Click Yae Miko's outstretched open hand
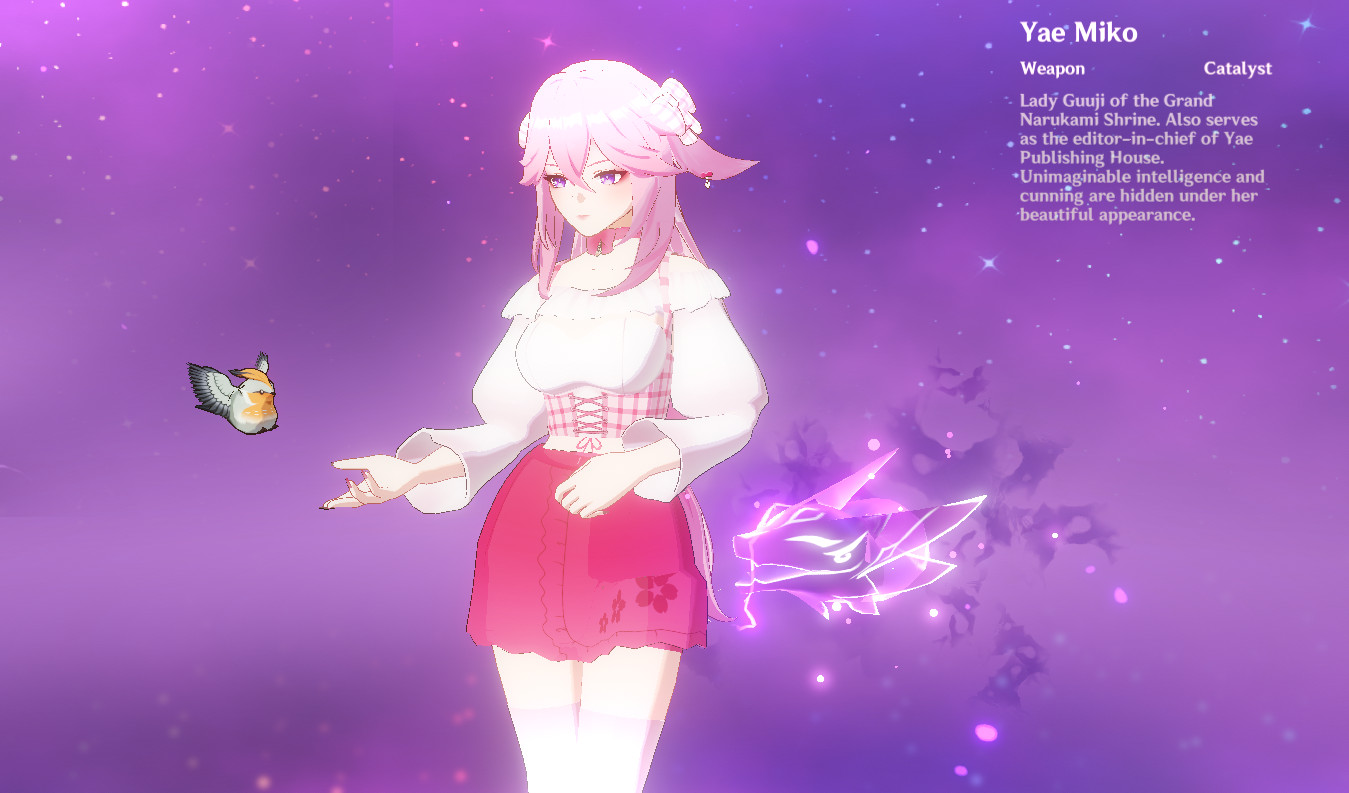The width and height of the screenshot is (1349, 793). pos(380,480)
